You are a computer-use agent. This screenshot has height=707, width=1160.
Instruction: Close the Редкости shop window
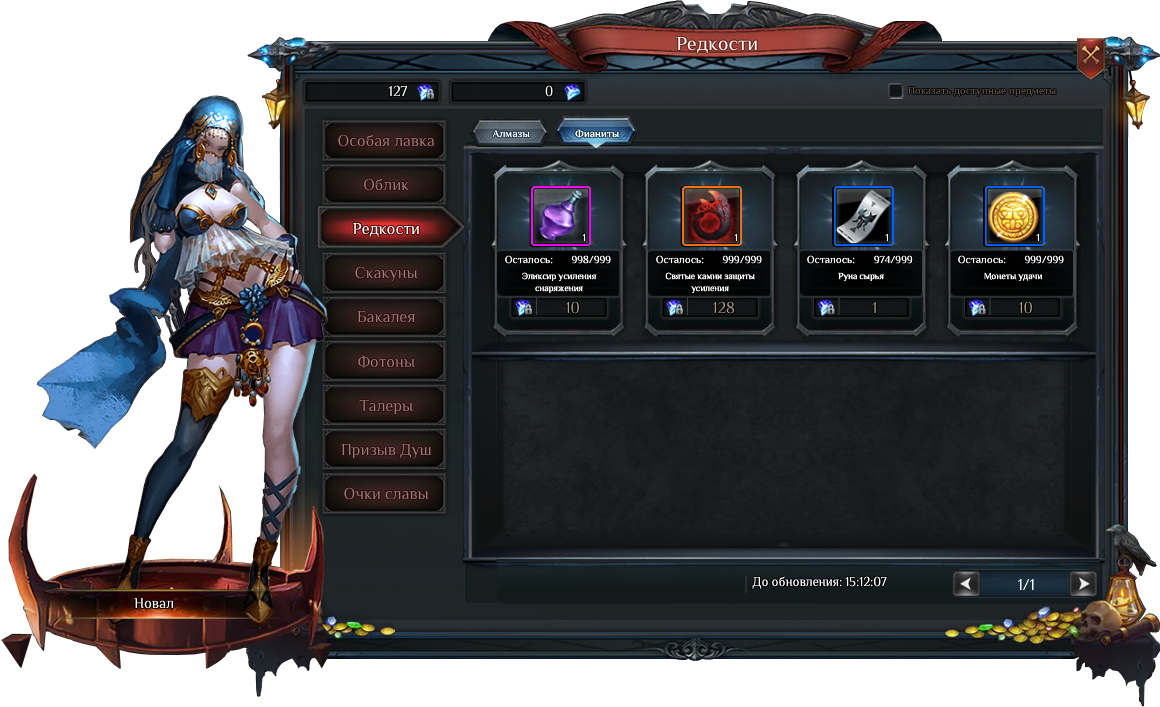pyautogui.click(x=1090, y=57)
